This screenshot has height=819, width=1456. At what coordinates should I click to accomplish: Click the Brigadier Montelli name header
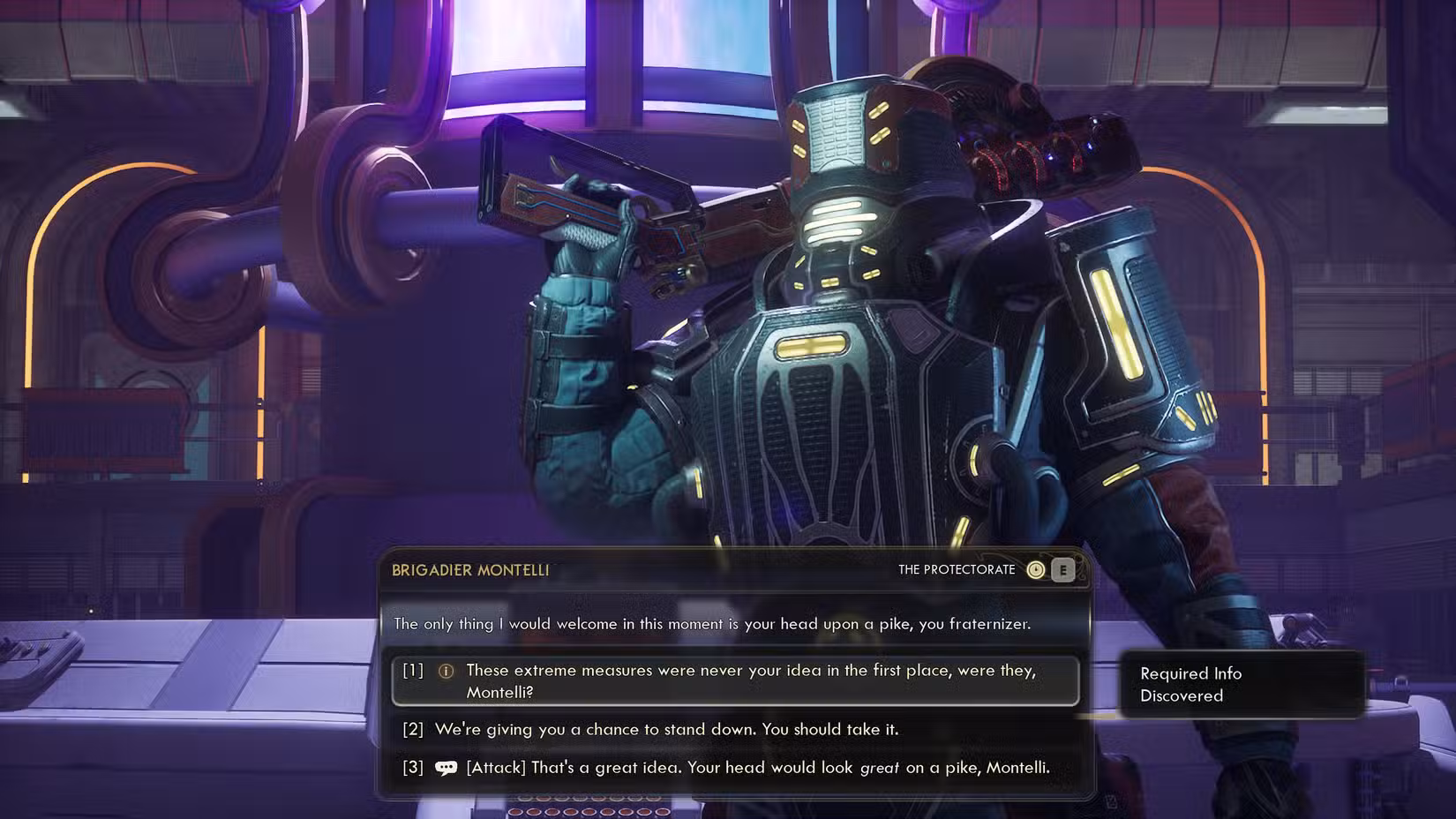[470, 570]
